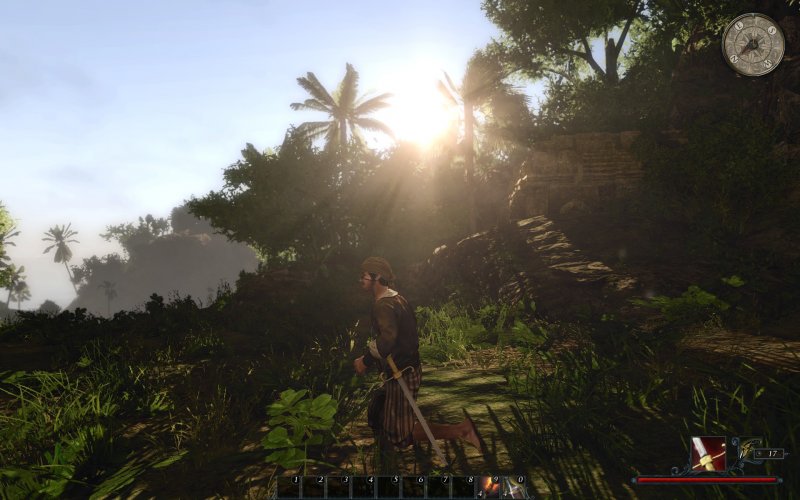
Task: Click the equipped sword weapon icon
Action: [x=707, y=453]
